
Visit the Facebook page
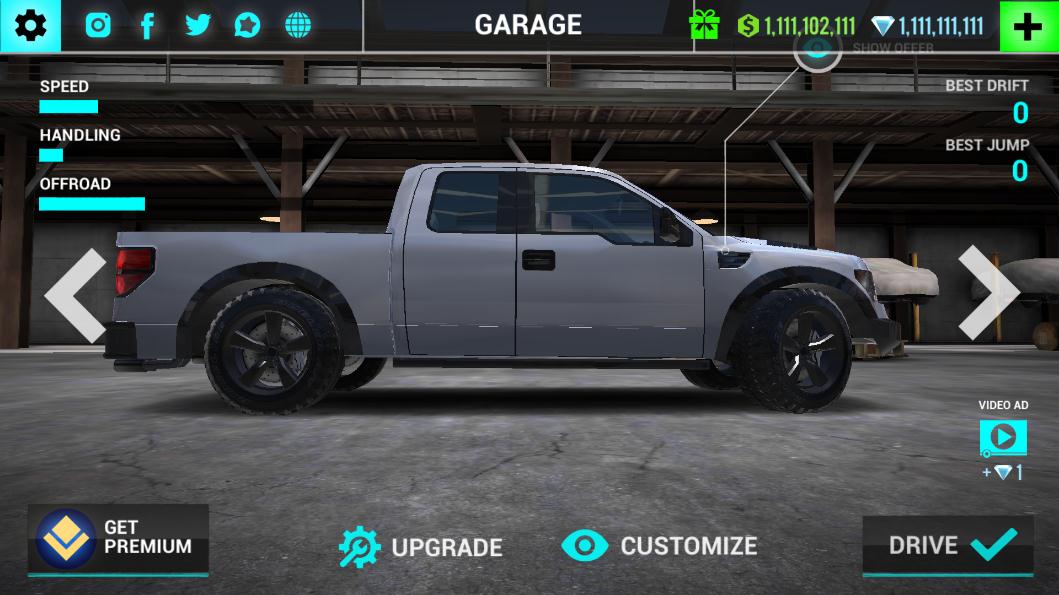147,26
